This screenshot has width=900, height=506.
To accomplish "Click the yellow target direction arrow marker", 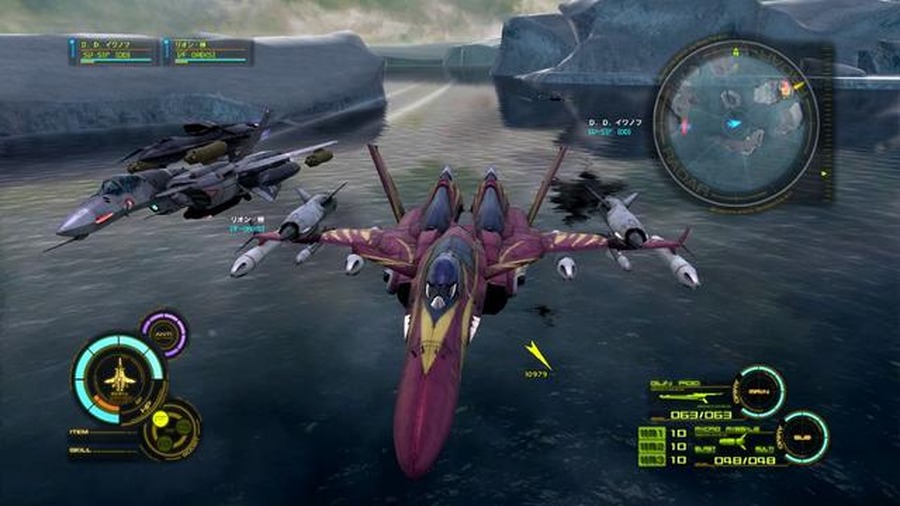I will 538,355.
